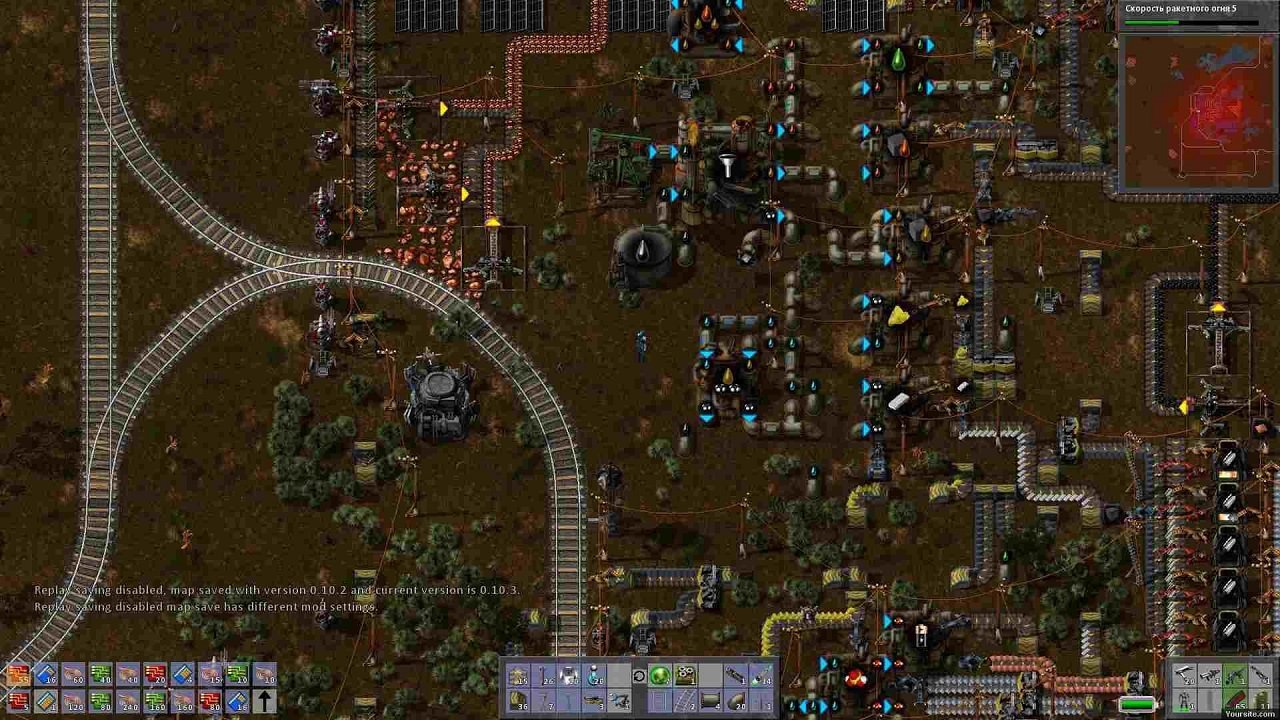Select the green electronic circuit stack of 40
Viewport: 1280px width, 720px height.
[101, 674]
